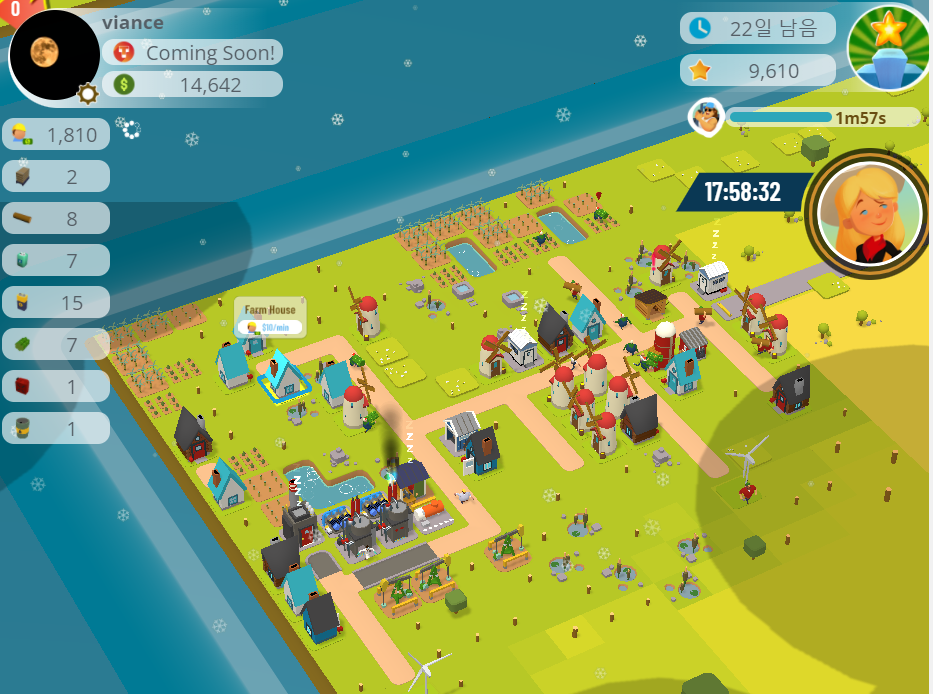Select the "Coming Soon!" button
Viewport: 933px width, 694px height.
pos(193,53)
